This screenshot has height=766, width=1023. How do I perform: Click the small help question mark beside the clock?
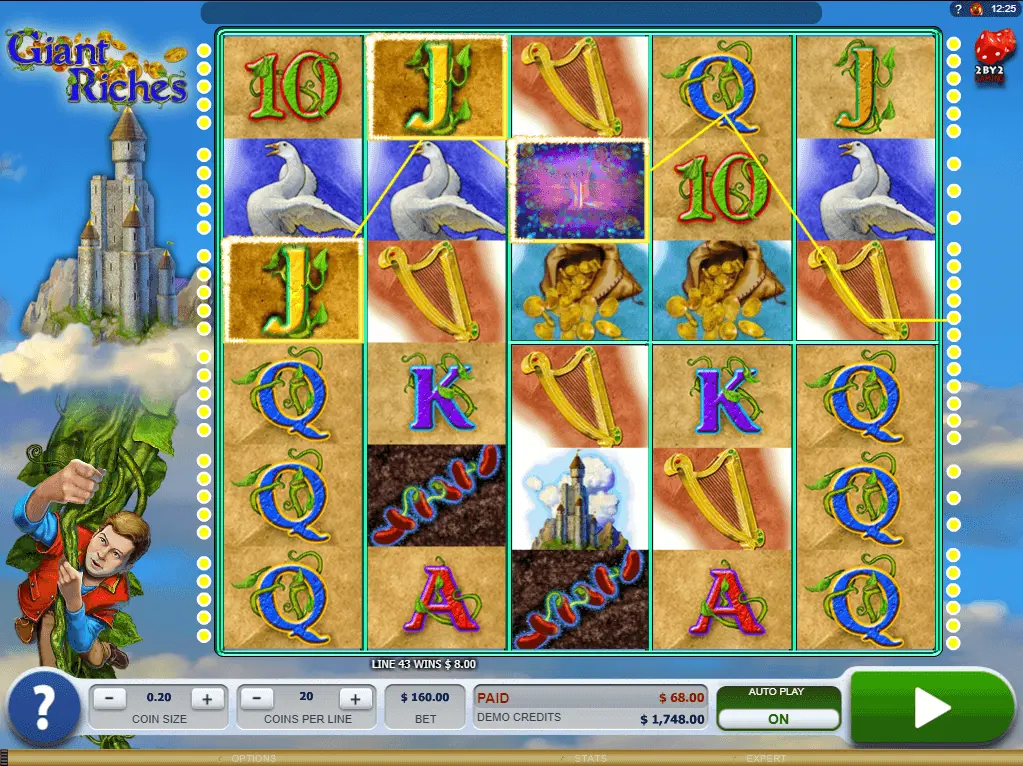pos(958,9)
